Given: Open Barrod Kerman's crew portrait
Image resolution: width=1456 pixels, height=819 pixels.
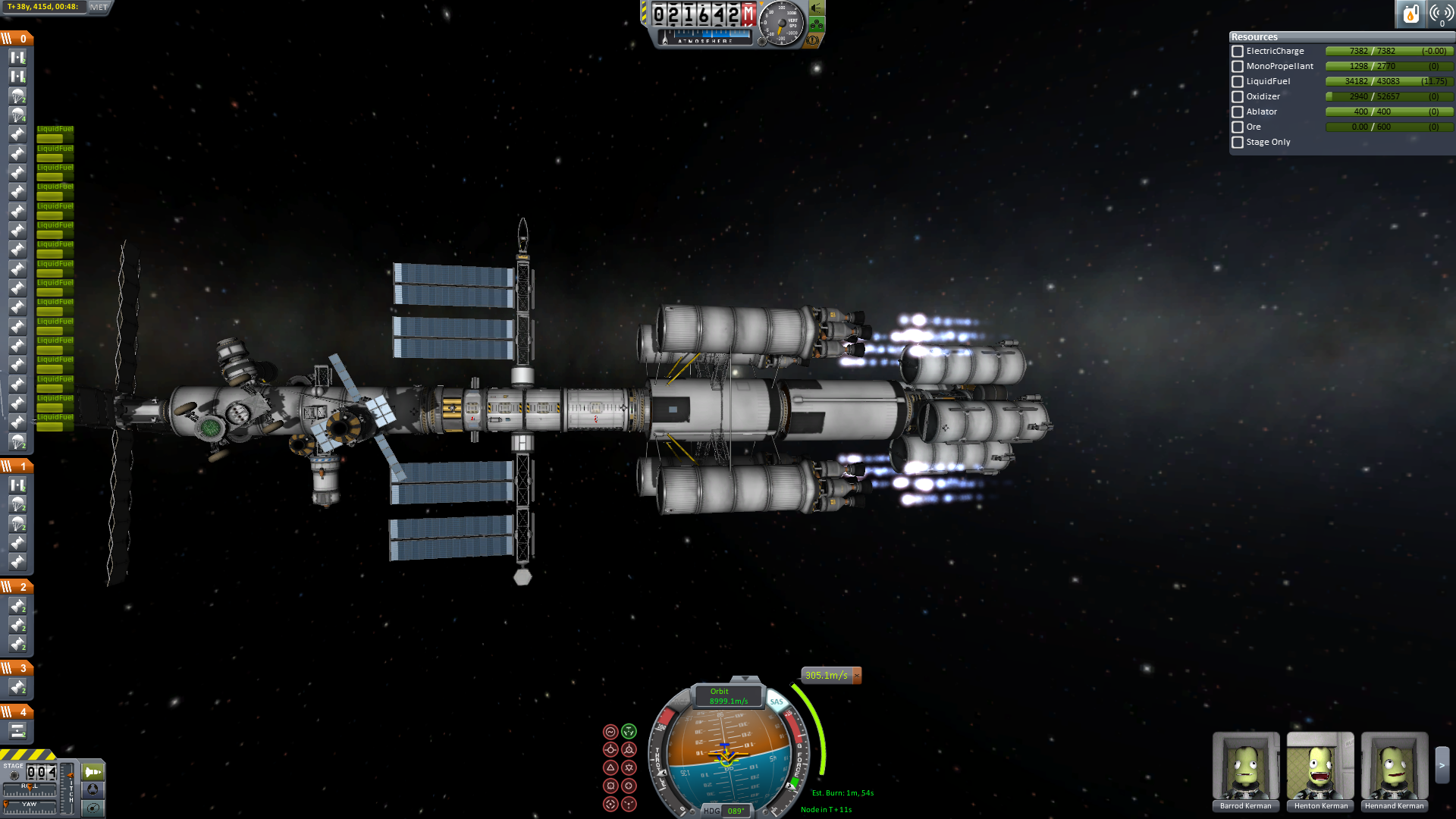Looking at the screenshot, I should [1245, 766].
